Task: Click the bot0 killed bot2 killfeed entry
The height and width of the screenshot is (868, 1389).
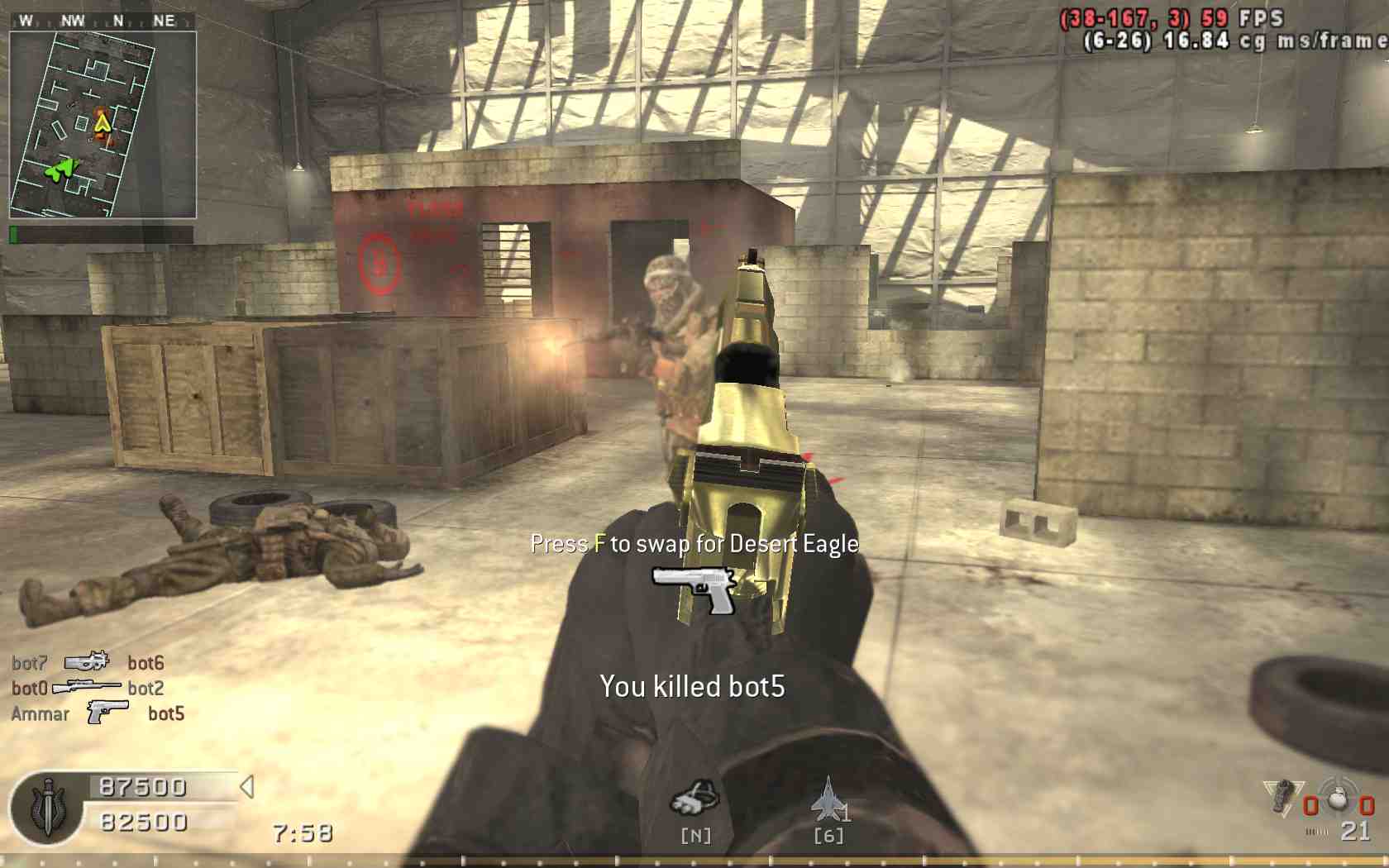Action: pos(88,688)
